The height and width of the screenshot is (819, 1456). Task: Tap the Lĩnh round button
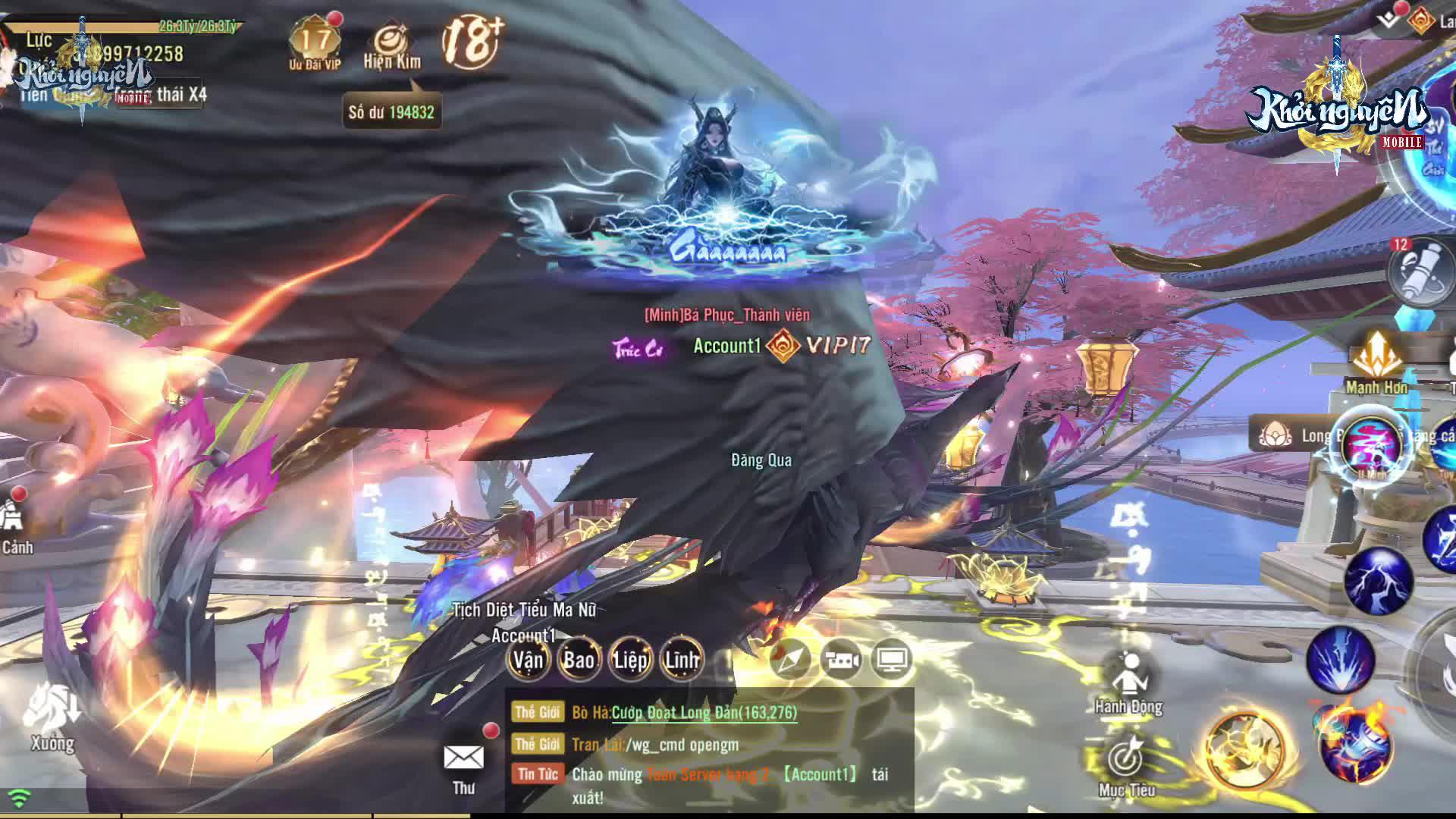(x=681, y=660)
